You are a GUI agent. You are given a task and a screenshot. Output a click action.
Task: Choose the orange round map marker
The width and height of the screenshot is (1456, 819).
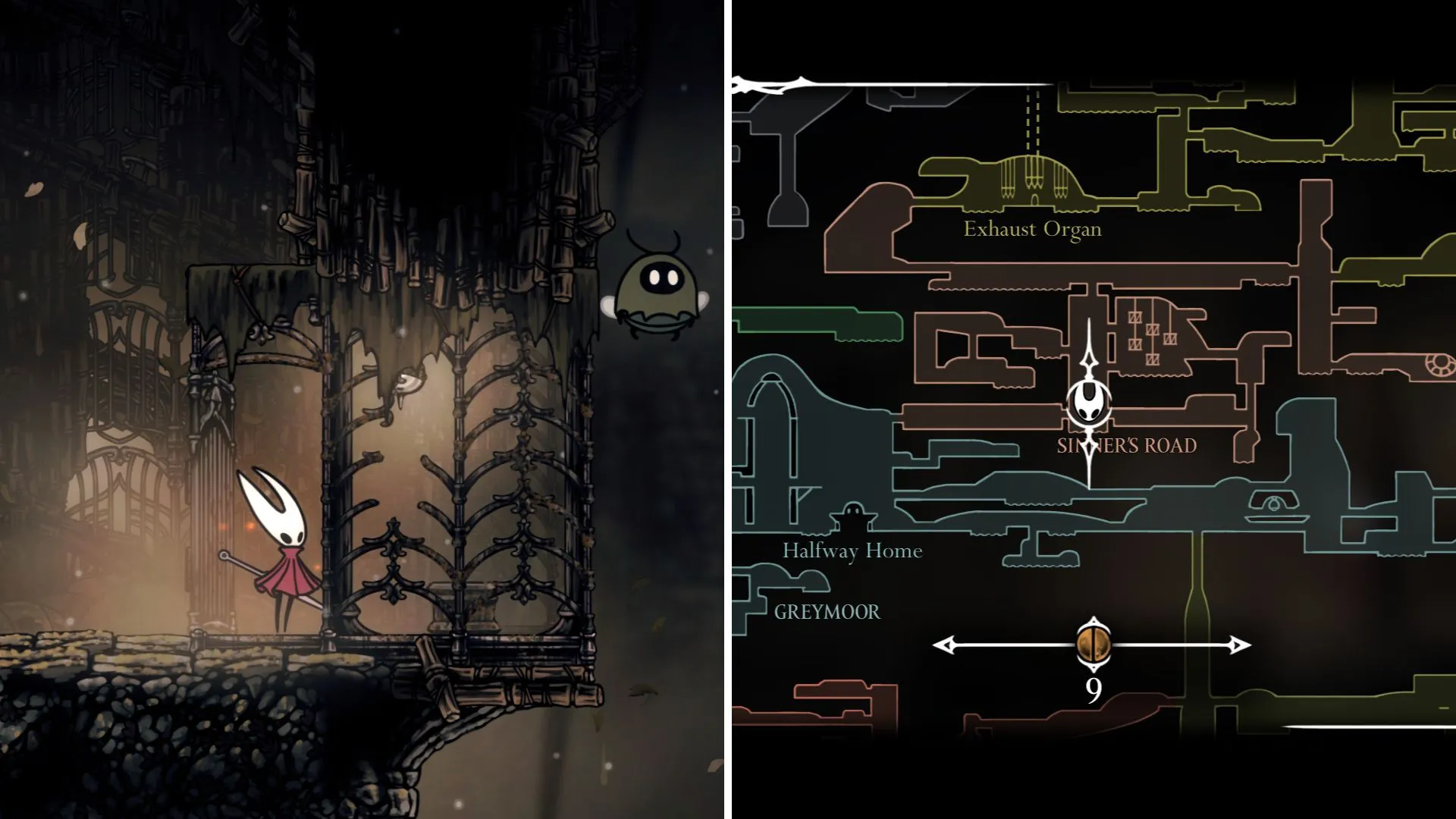coord(1093,645)
